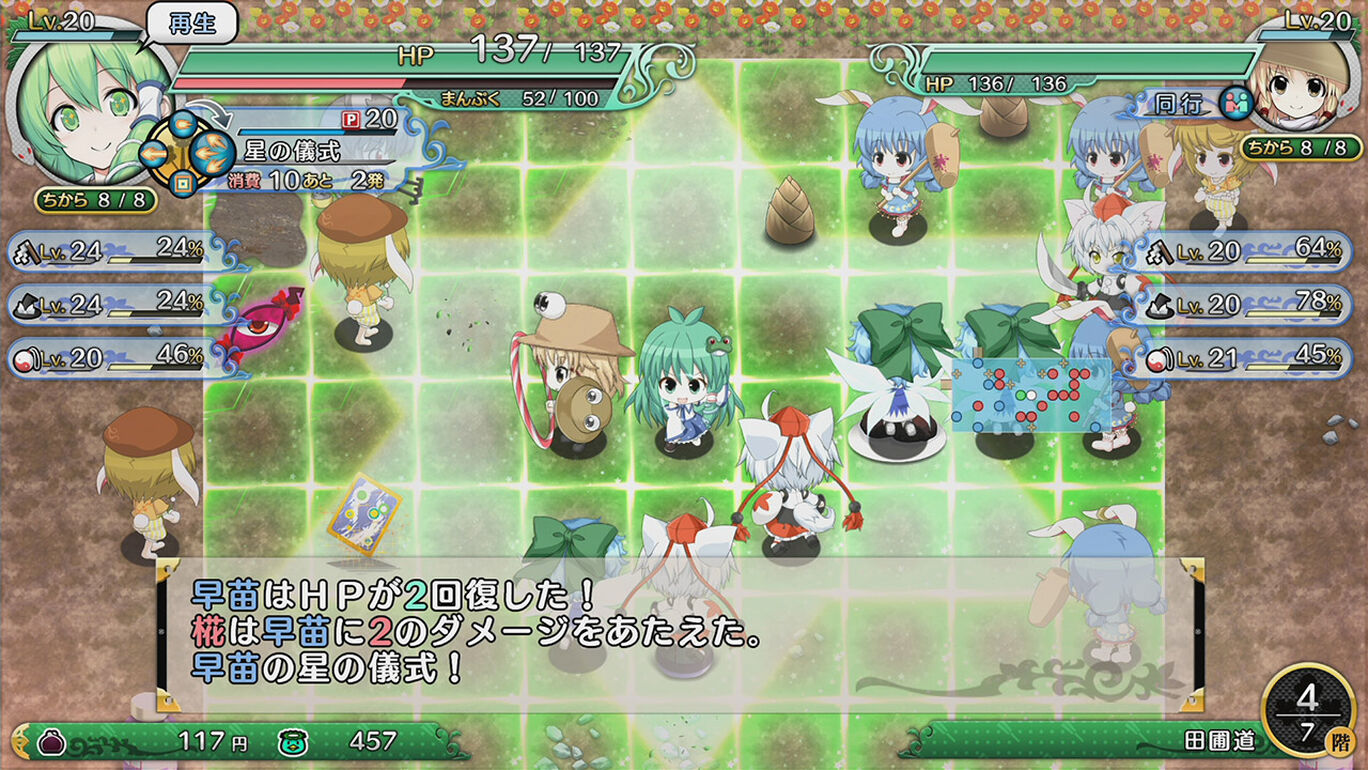Select the 4/7 floor counter
Viewport: 1368px width, 770px height.
point(1311,710)
